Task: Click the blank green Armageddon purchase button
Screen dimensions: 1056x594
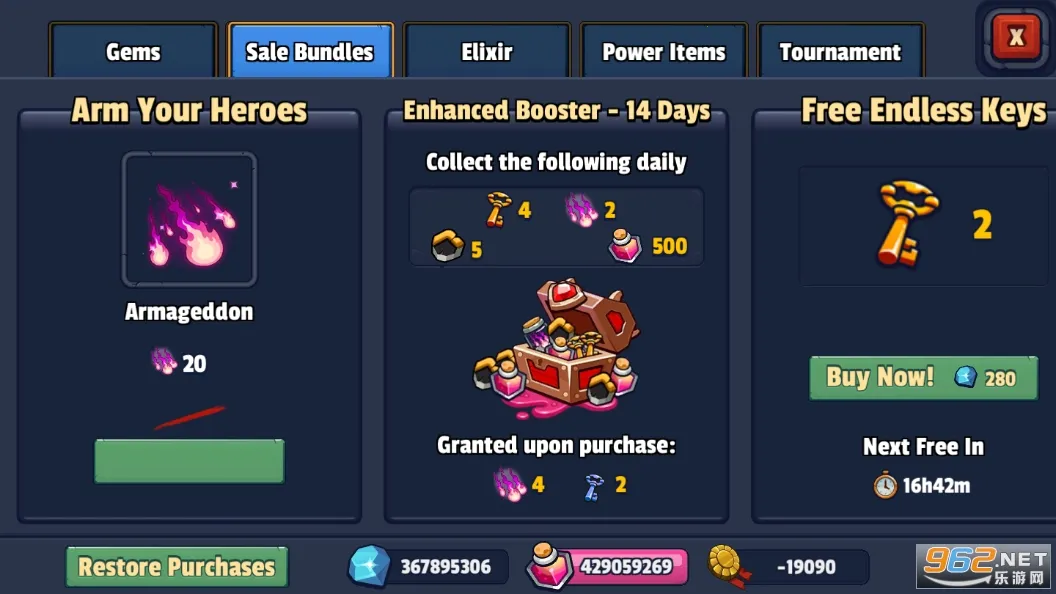Action: coord(189,461)
